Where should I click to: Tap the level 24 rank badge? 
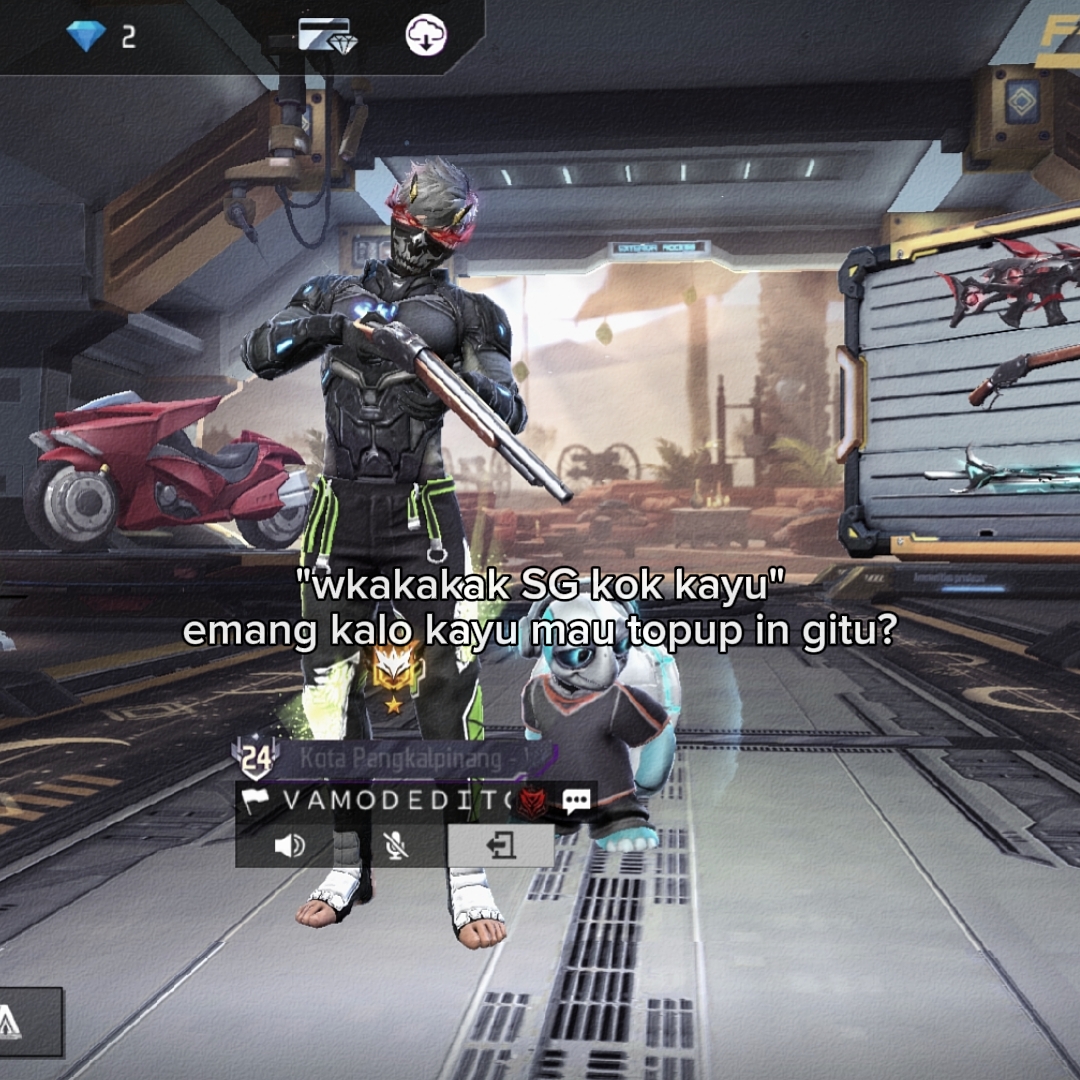[255, 759]
